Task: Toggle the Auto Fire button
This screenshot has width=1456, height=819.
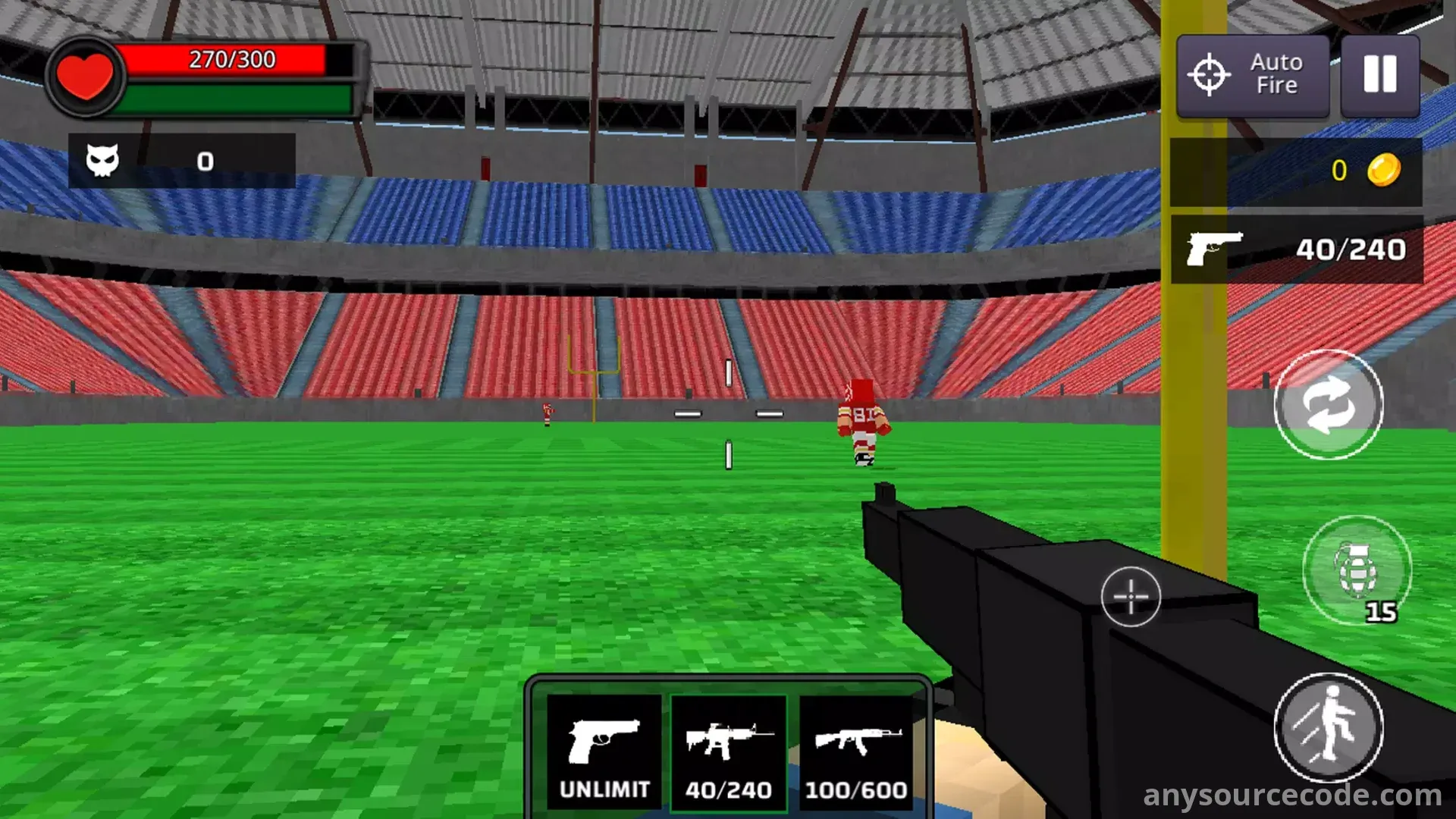Action: 1253,75
